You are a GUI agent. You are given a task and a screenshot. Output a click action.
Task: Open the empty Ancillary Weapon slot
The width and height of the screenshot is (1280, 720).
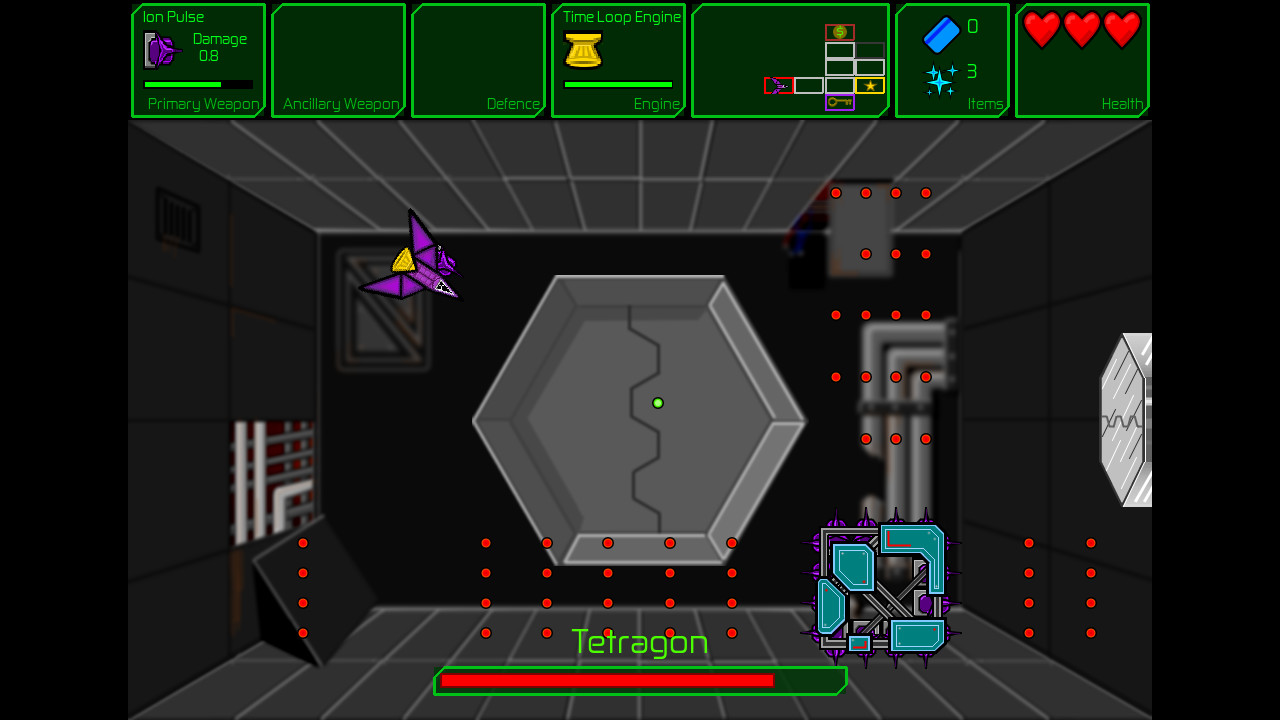click(x=338, y=60)
